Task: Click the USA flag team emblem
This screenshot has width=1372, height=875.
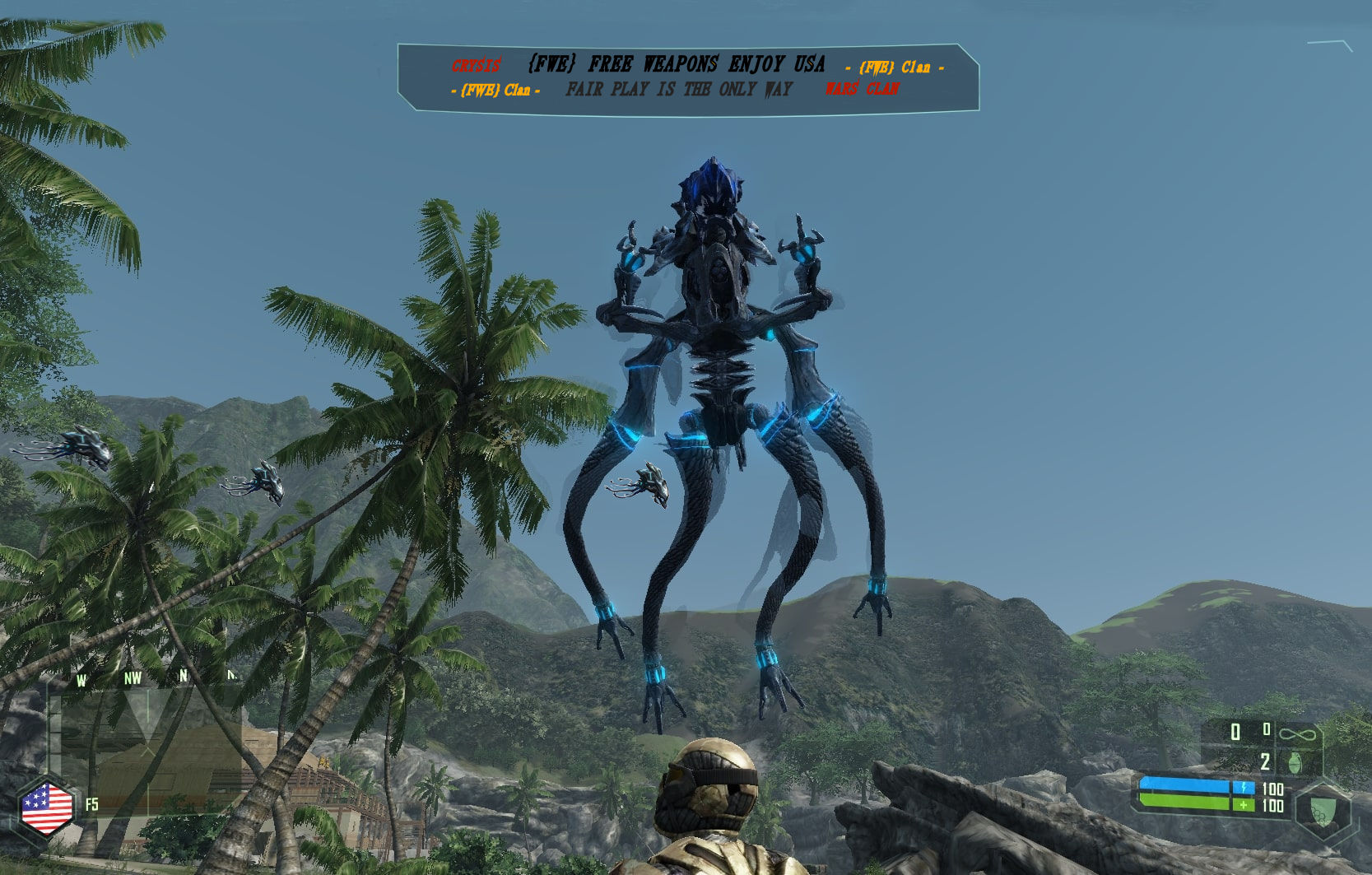Action: point(46,808)
